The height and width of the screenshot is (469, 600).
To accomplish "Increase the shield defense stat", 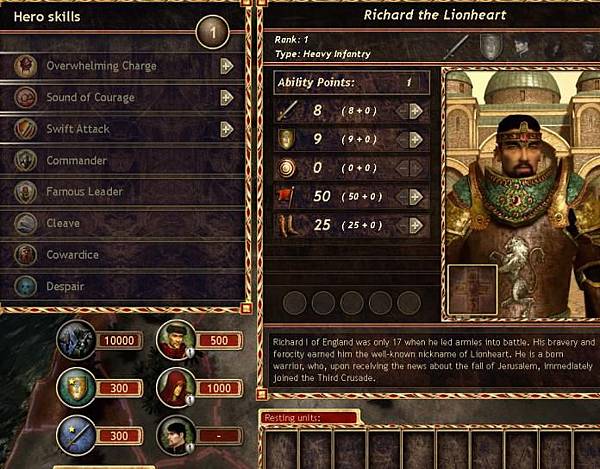I will tap(416, 140).
